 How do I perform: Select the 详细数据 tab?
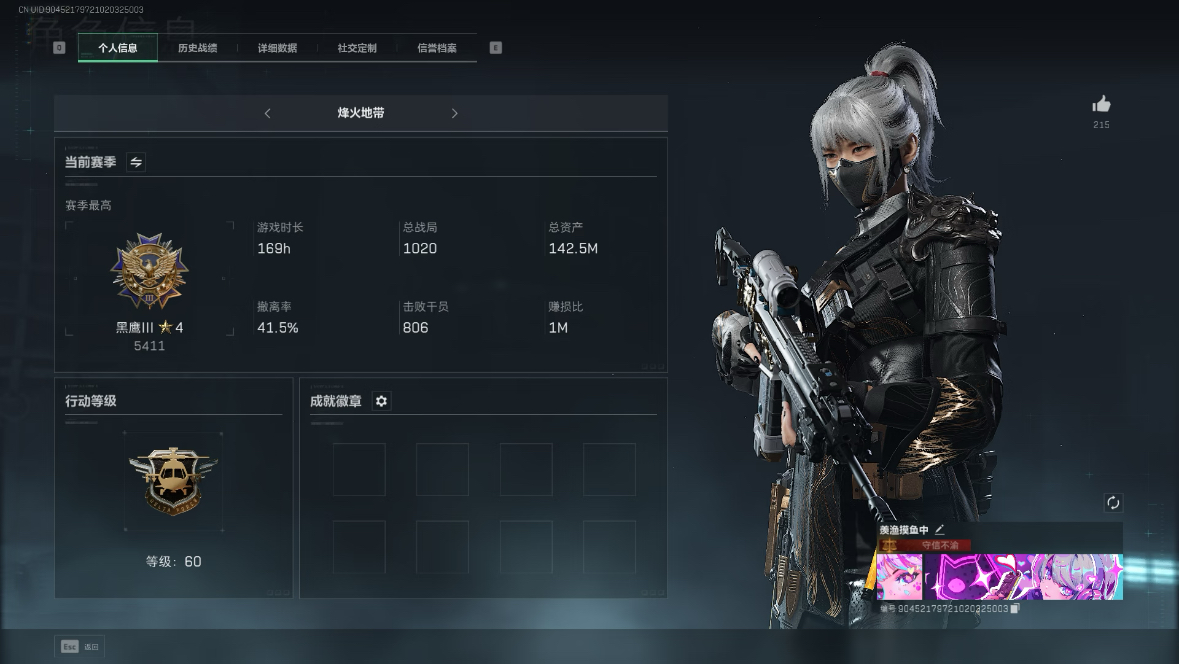pos(277,48)
